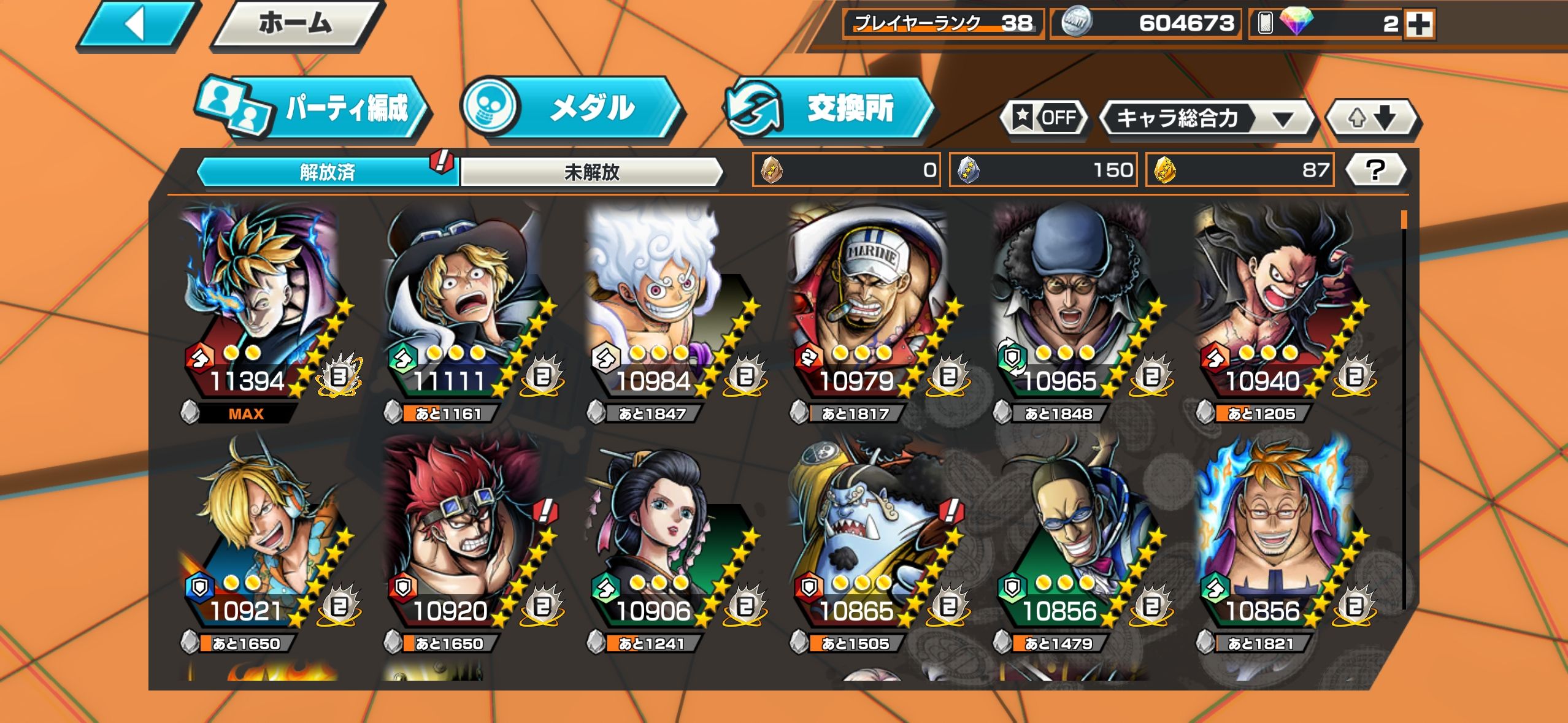The height and width of the screenshot is (723, 1568).
Task: Return to the ホーム screen
Action: point(296,25)
